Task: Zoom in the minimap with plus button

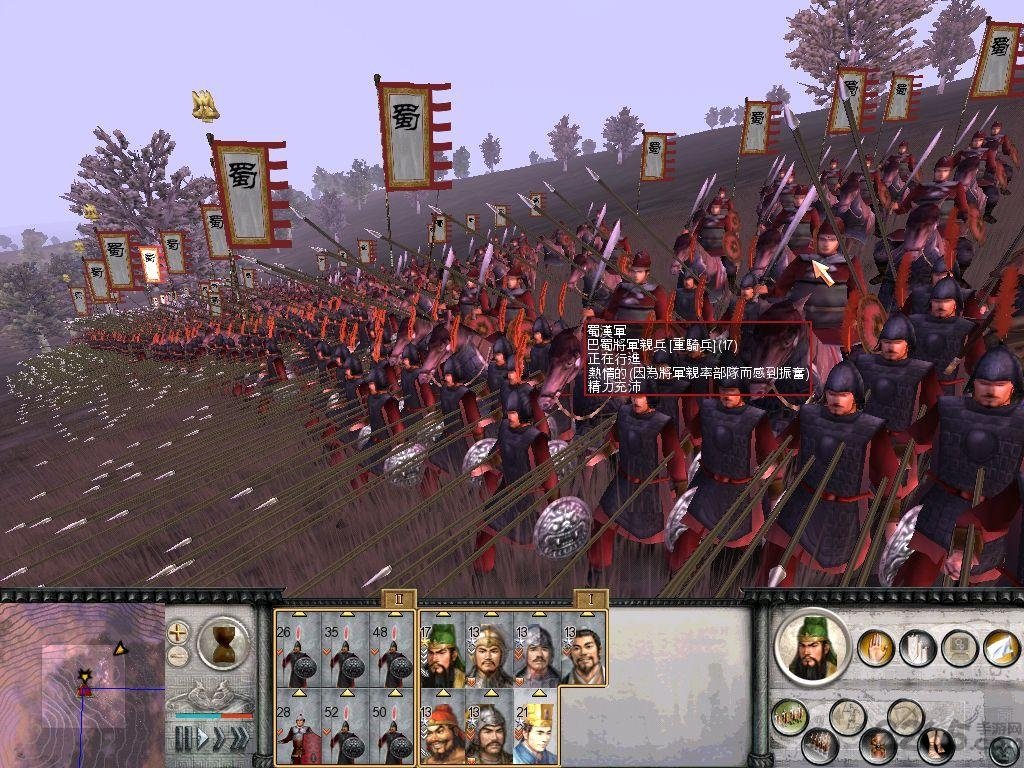Action: pos(178,632)
